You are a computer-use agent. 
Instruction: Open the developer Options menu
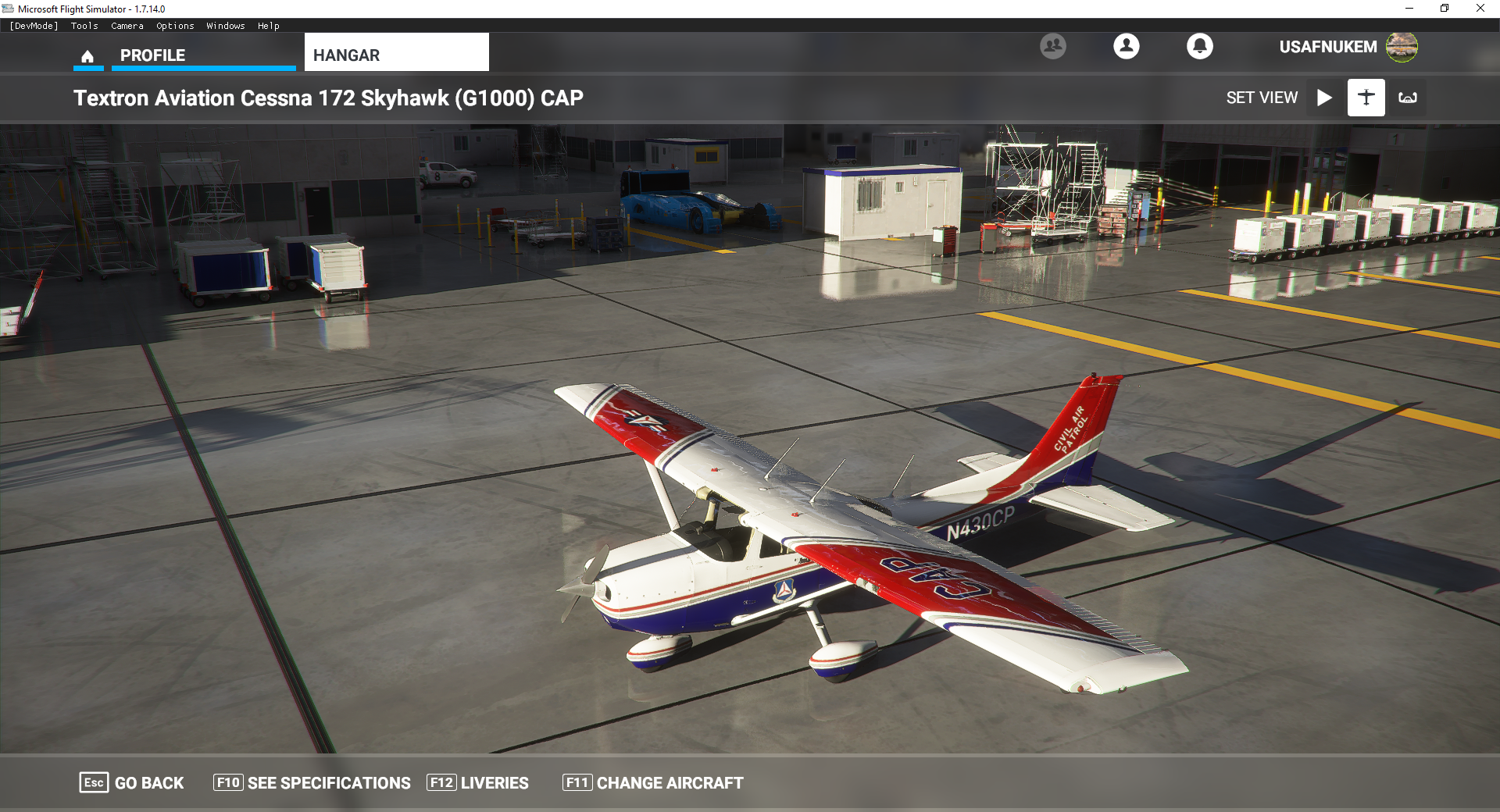175,26
